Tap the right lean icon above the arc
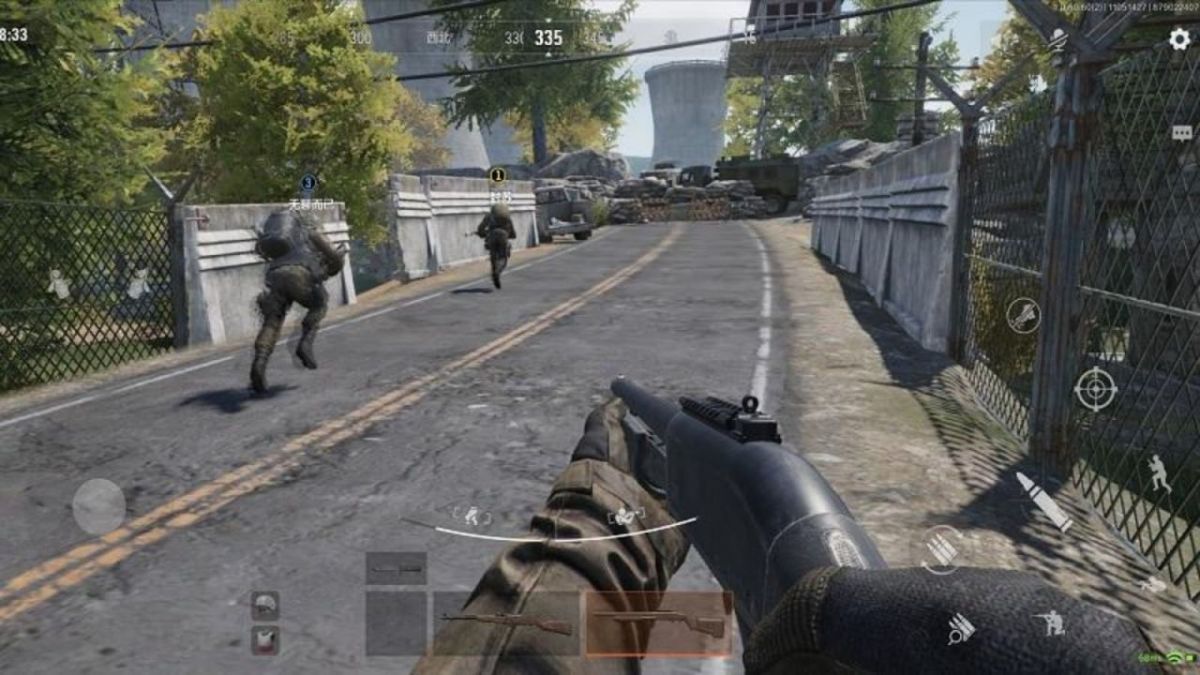 pos(626,516)
